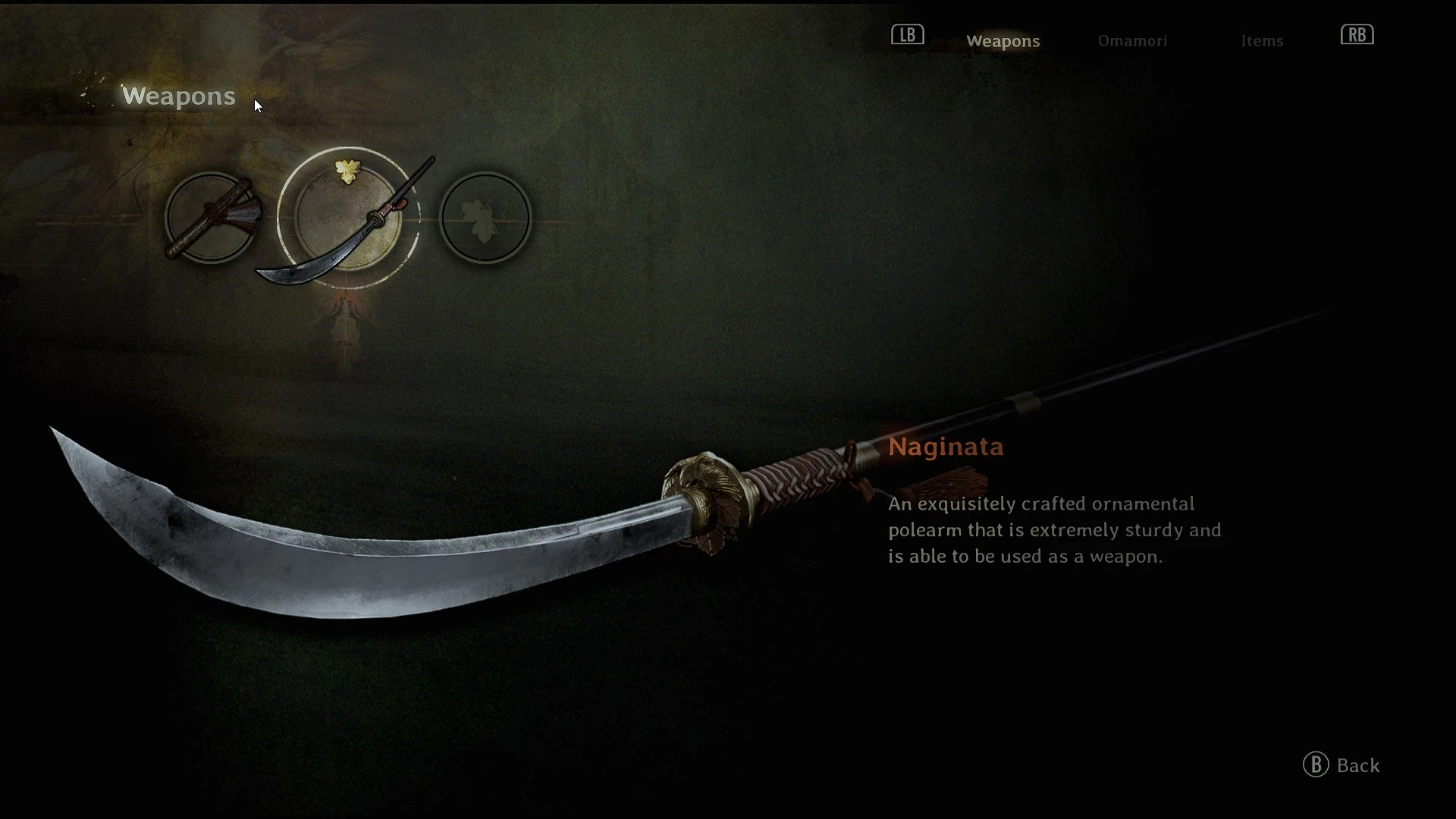Click the Back button

click(x=1341, y=765)
